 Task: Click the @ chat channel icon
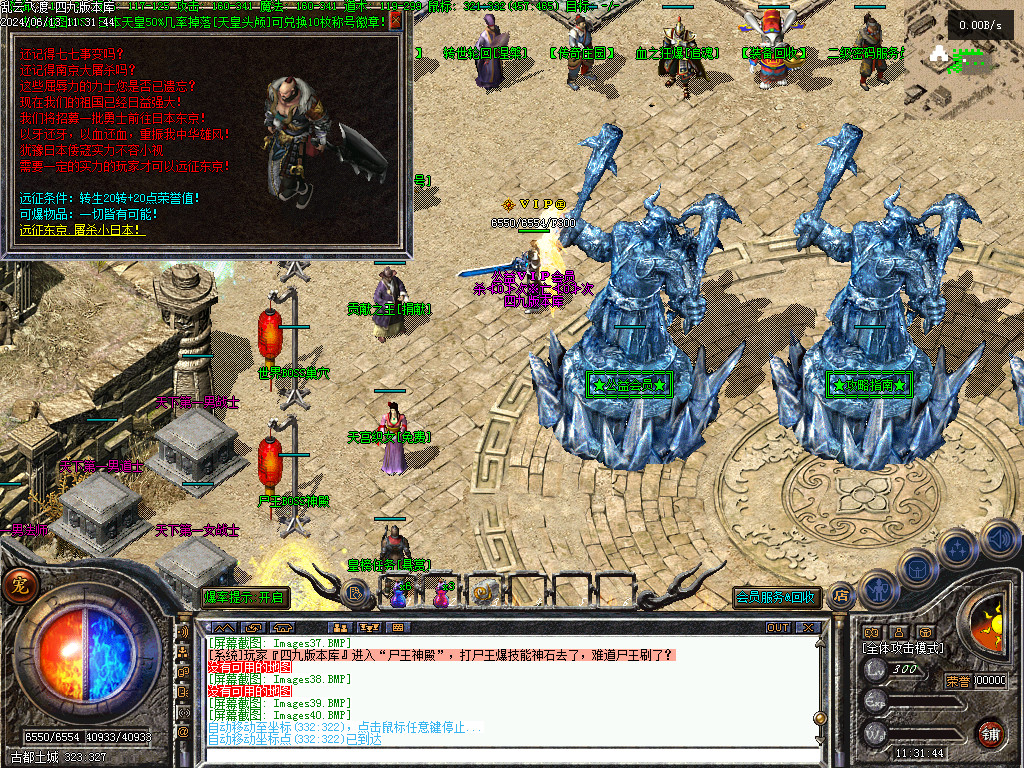tap(183, 732)
